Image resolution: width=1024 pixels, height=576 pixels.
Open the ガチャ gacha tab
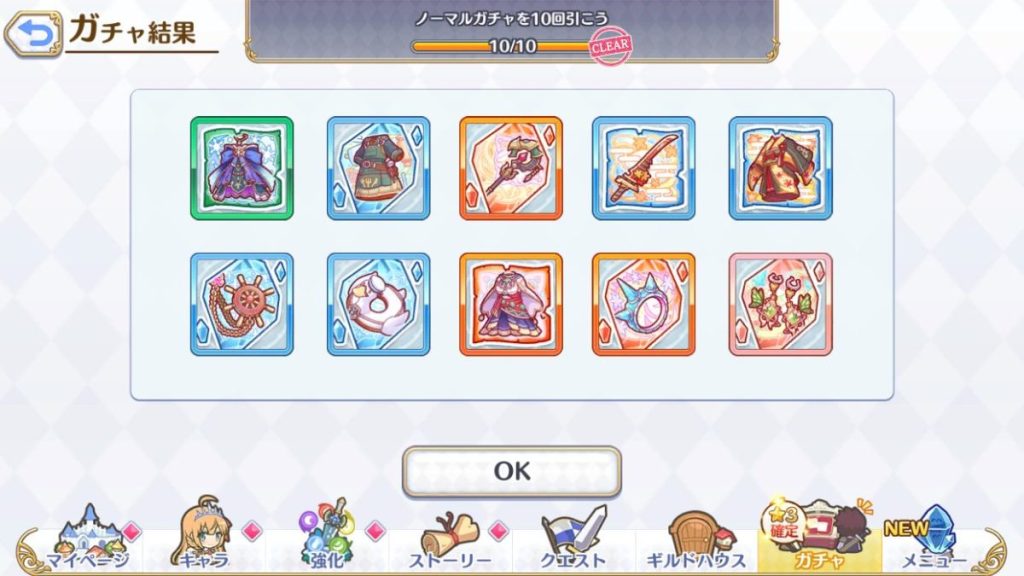[x=818, y=538]
